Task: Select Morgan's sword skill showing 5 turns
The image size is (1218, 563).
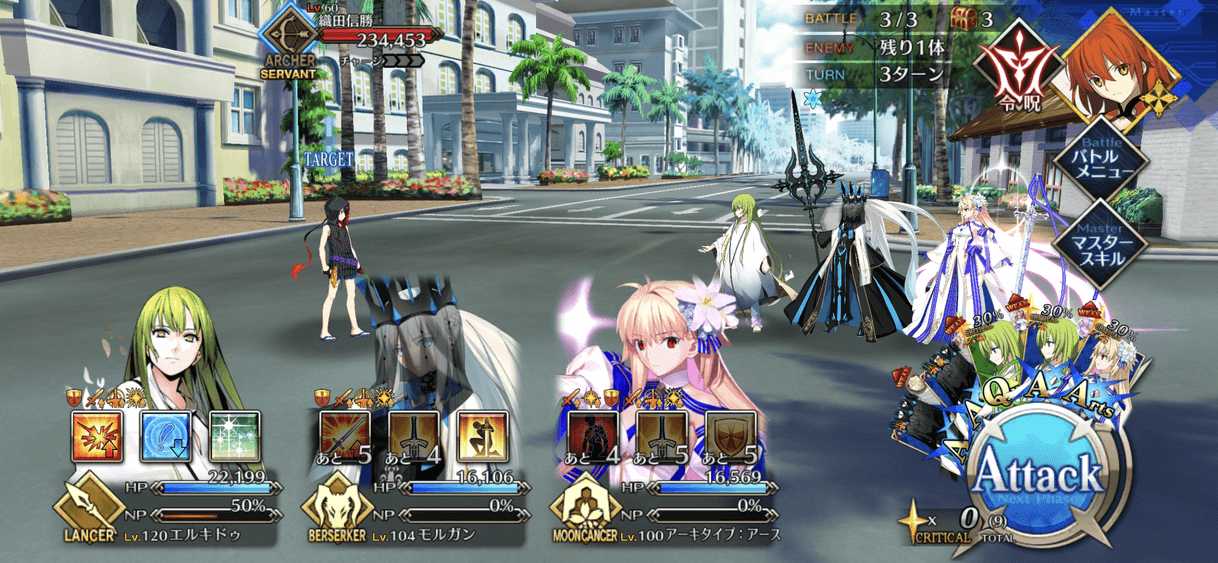Action: pos(345,437)
